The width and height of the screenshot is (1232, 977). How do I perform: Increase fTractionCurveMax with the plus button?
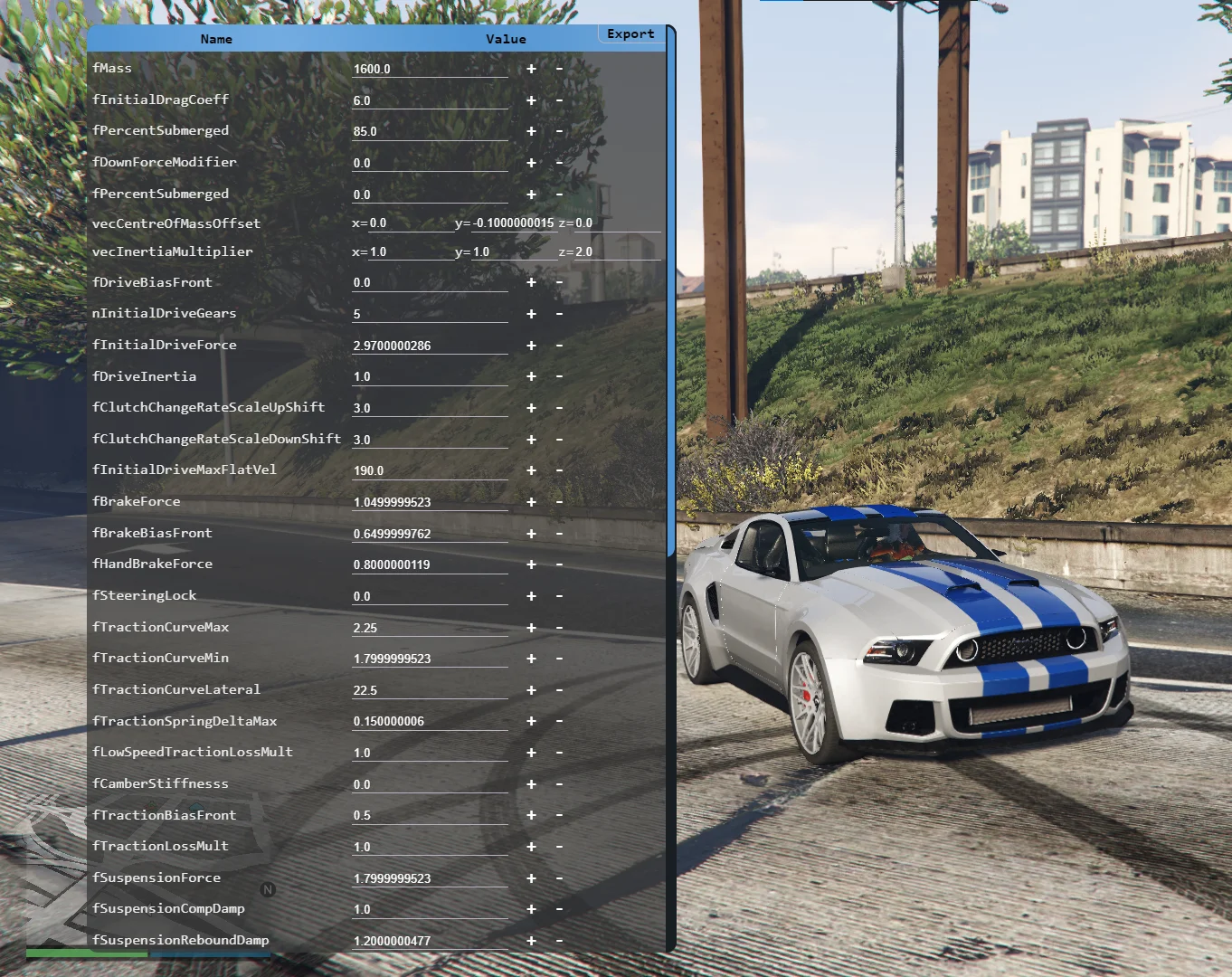[531, 628]
